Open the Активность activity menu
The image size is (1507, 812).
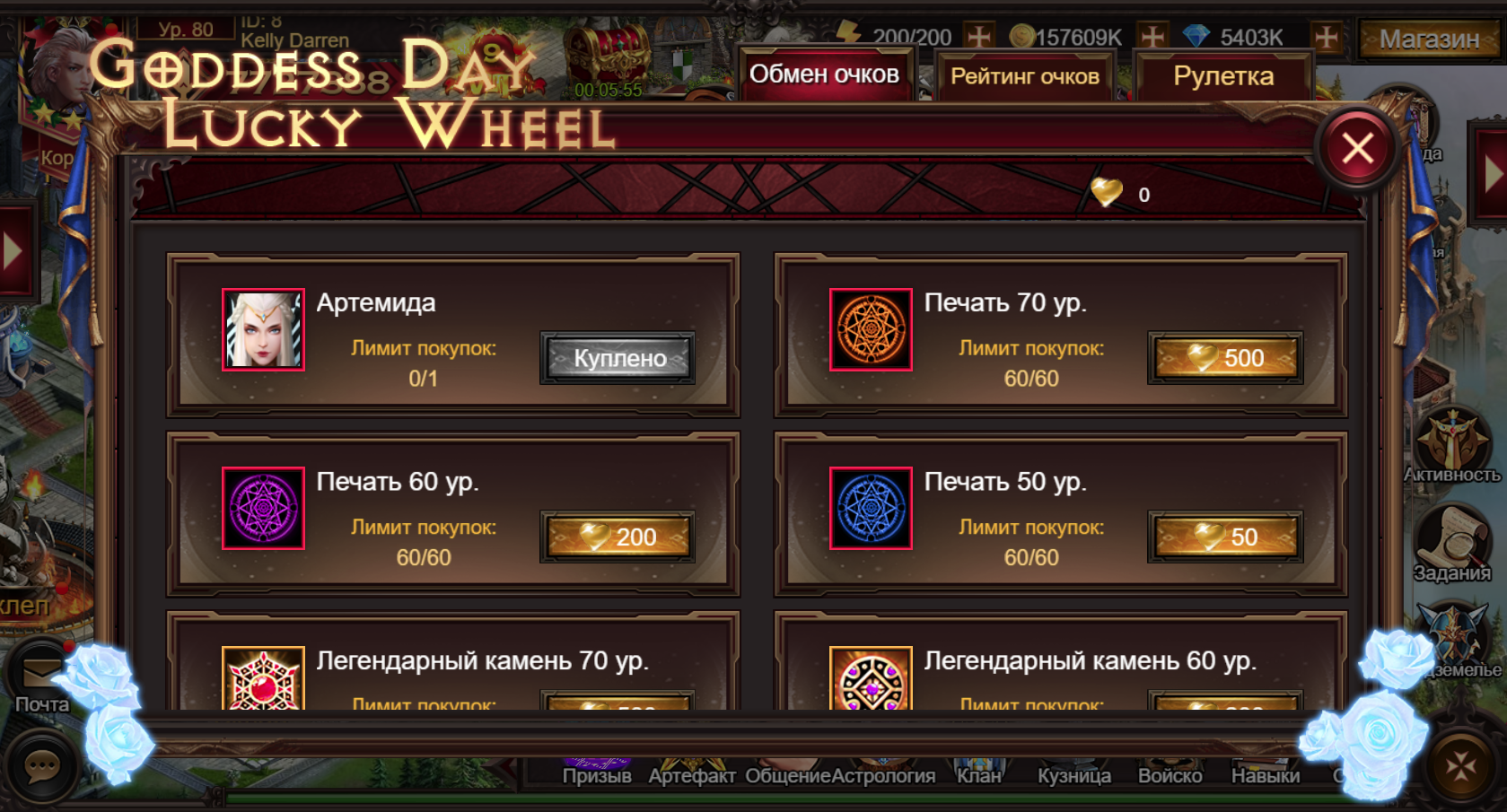pos(1451,446)
